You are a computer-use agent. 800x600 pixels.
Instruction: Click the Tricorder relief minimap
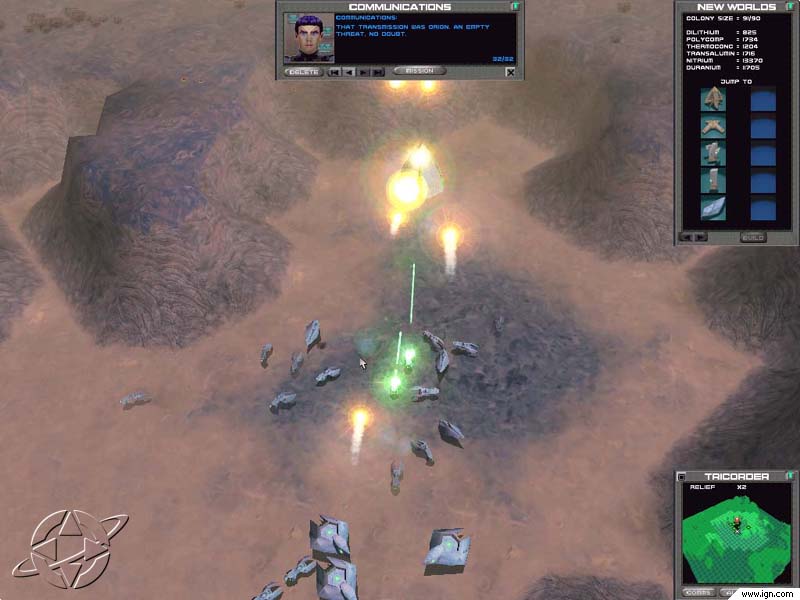(x=740, y=533)
